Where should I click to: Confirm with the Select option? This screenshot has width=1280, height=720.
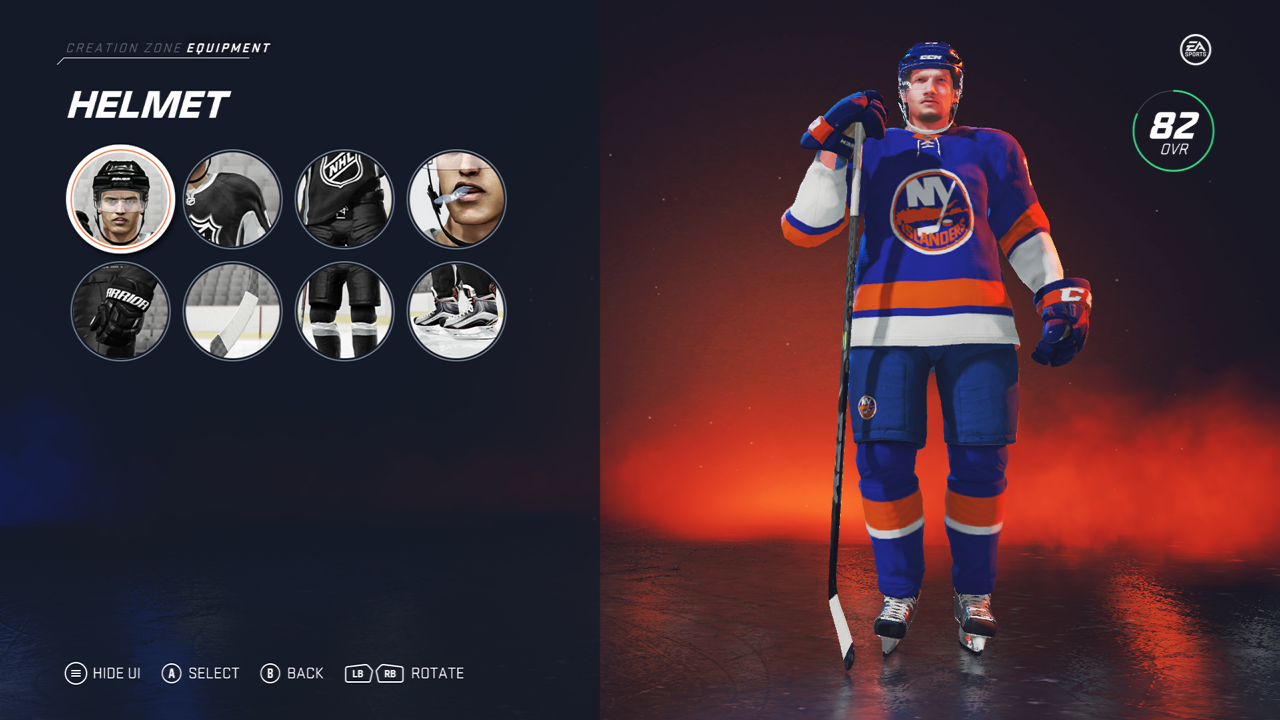tap(201, 673)
